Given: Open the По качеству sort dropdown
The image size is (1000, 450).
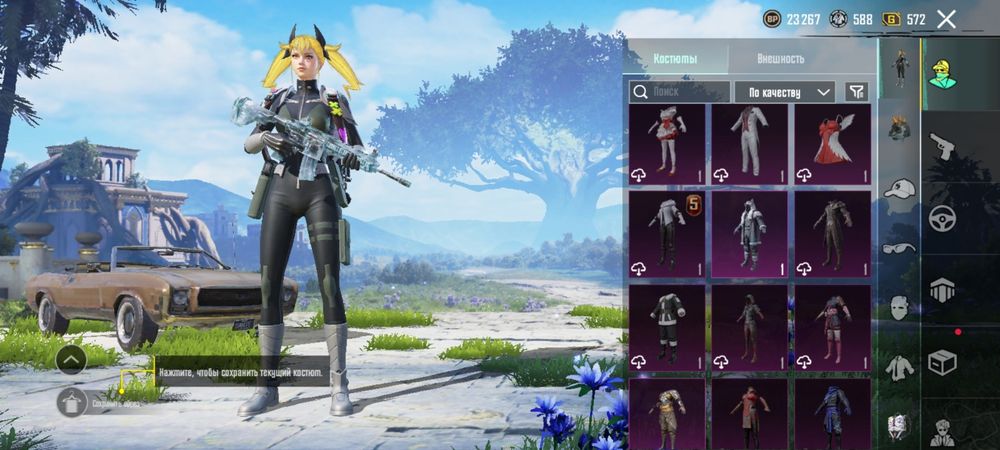Looking at the screenshot, I should tap(785, 92).
